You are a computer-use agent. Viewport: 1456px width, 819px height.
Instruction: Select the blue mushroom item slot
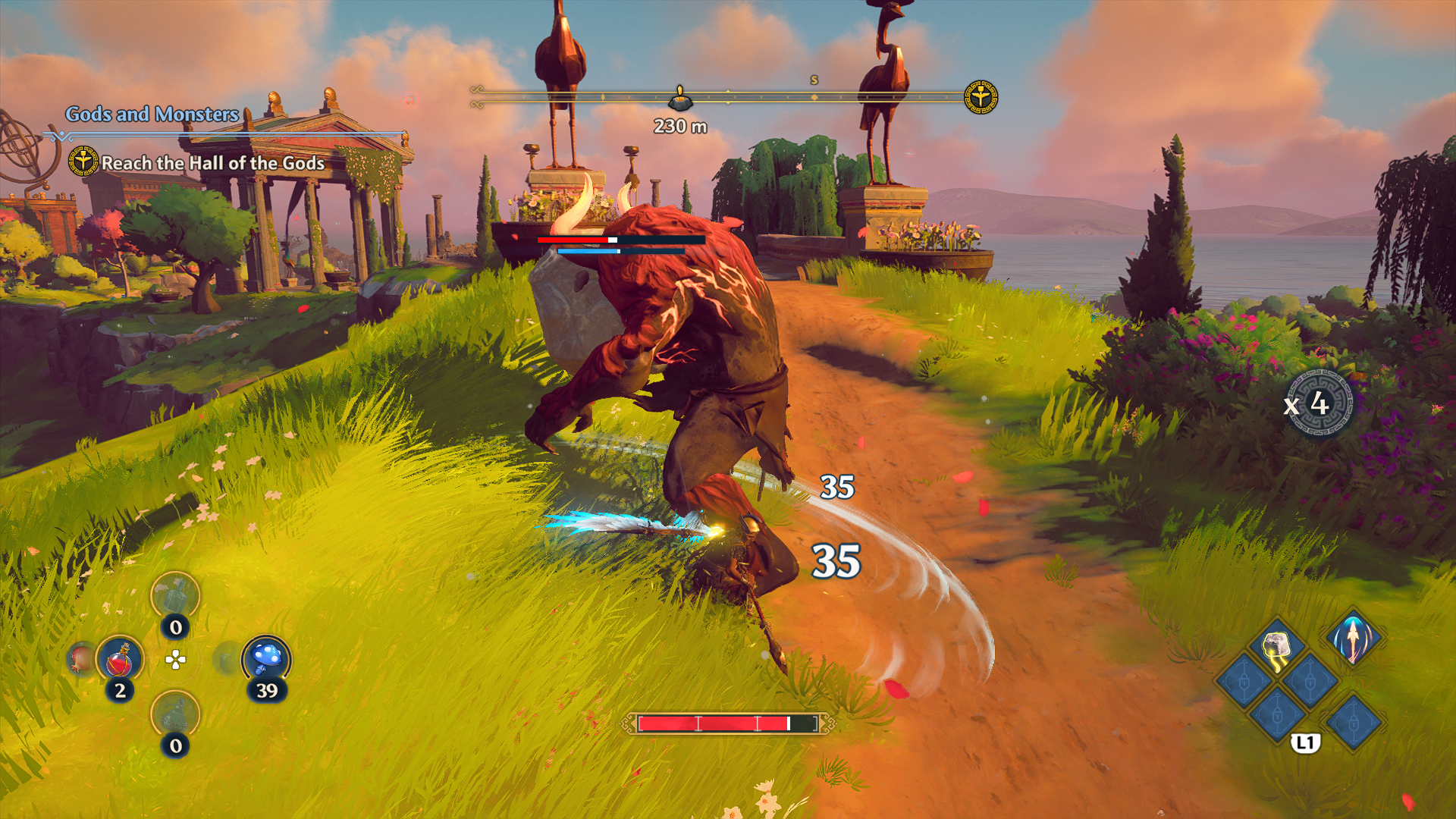point(266,659)
